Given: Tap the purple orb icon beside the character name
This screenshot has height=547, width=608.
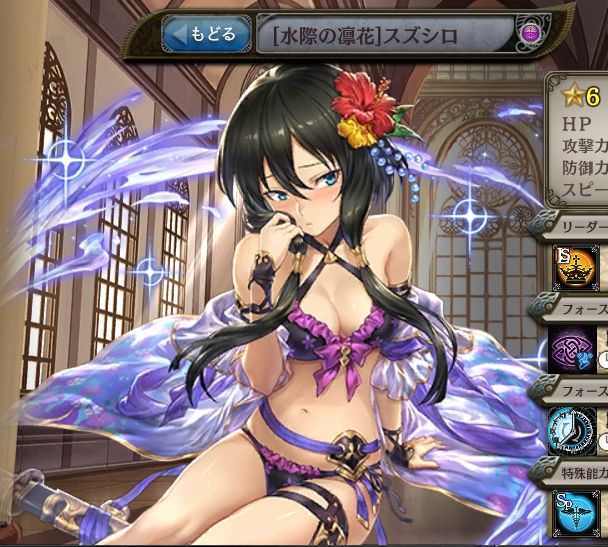Looking at the screenshot, I should [530, 35].
